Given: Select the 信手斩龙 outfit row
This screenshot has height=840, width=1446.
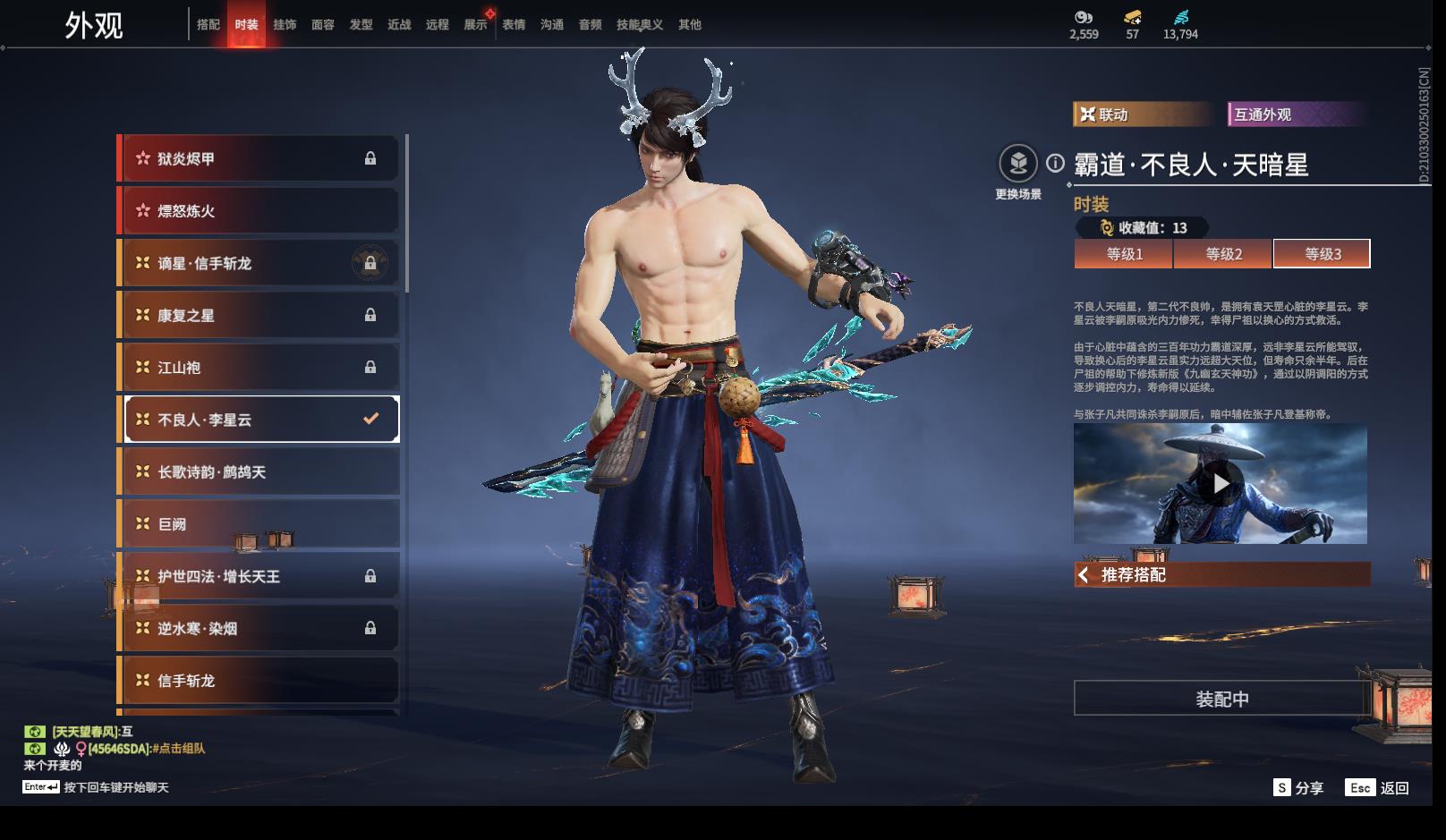Looking at the screenshot, I should click(x=259, y=681).
